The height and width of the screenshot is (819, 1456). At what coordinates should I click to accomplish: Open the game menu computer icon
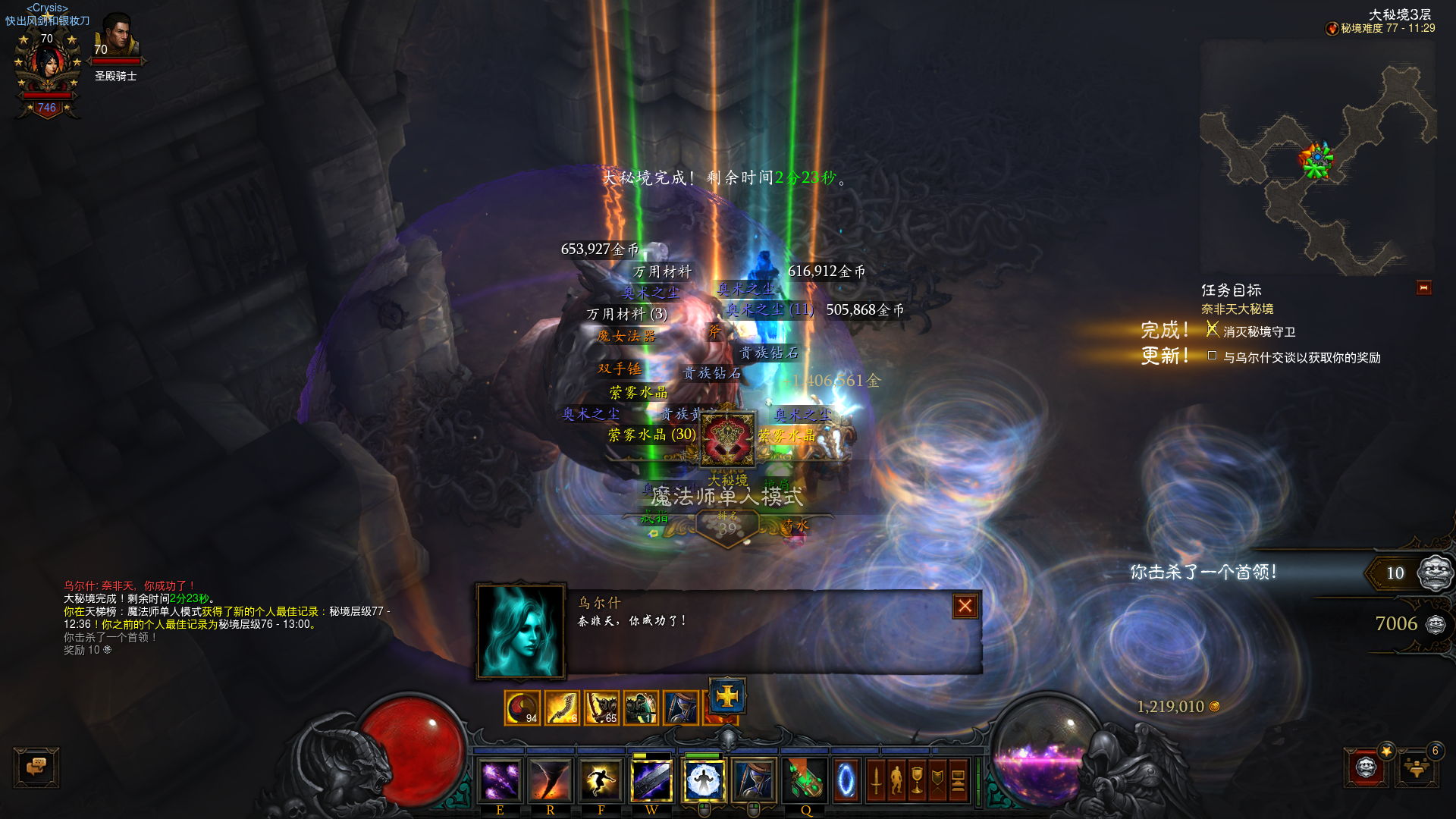point(958,780)
